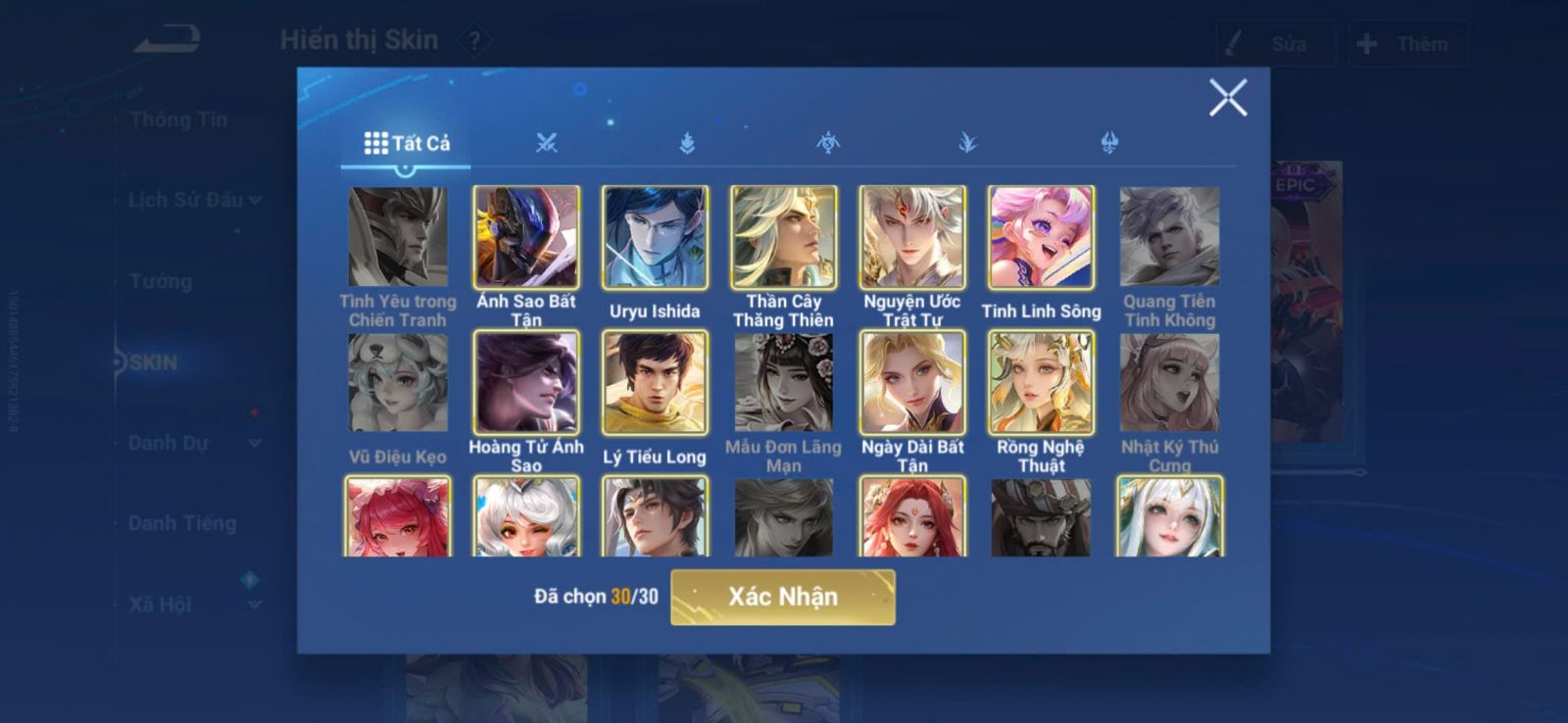
Task: Toggle the Nguyện Ước Trật Tự skin
Action: [912, 238]
